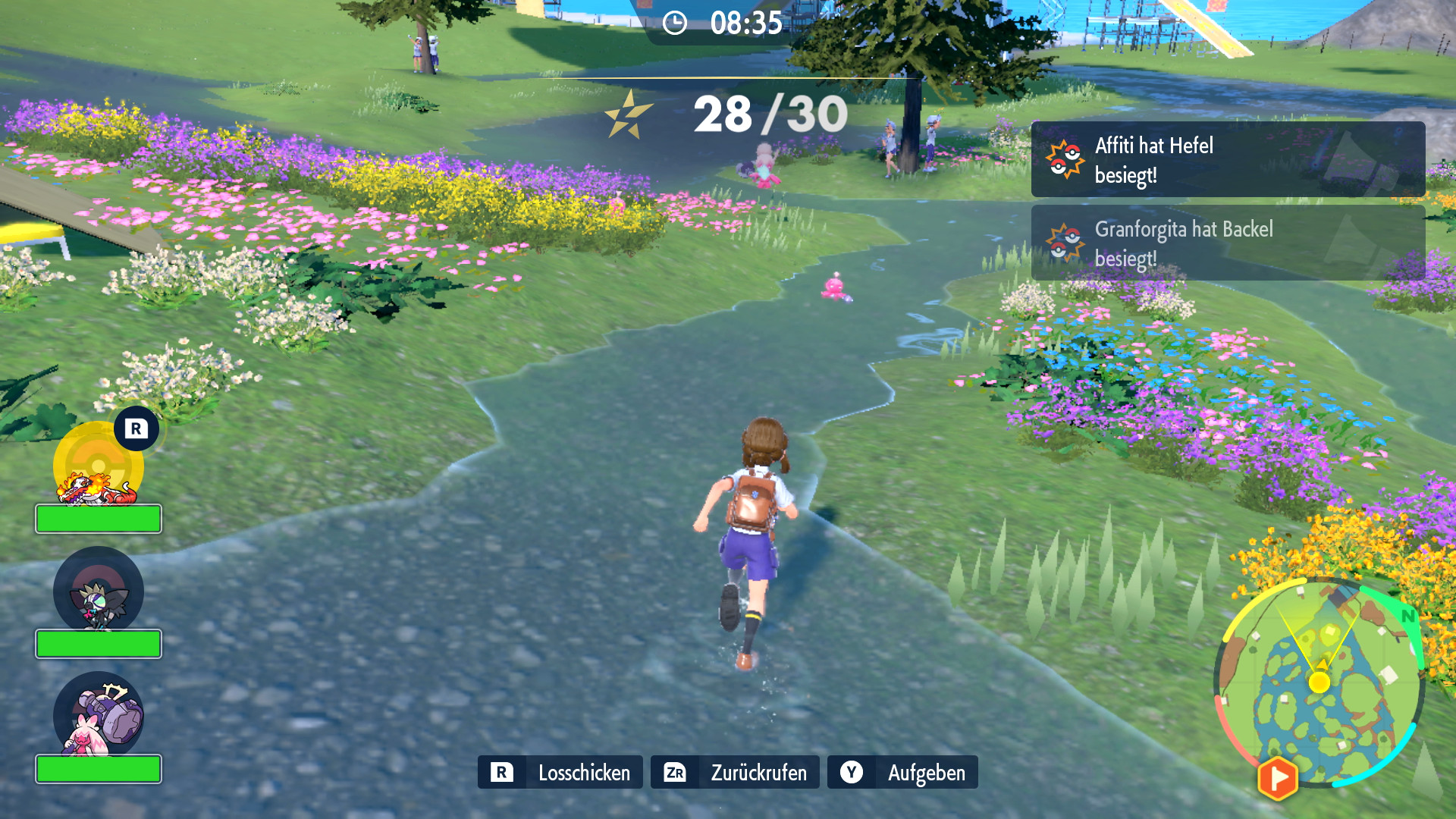Viewport: 1456px width, 819px height.
Task: Pick the dark bird party Pokémon portrait
Action: (x=99, y=593)
